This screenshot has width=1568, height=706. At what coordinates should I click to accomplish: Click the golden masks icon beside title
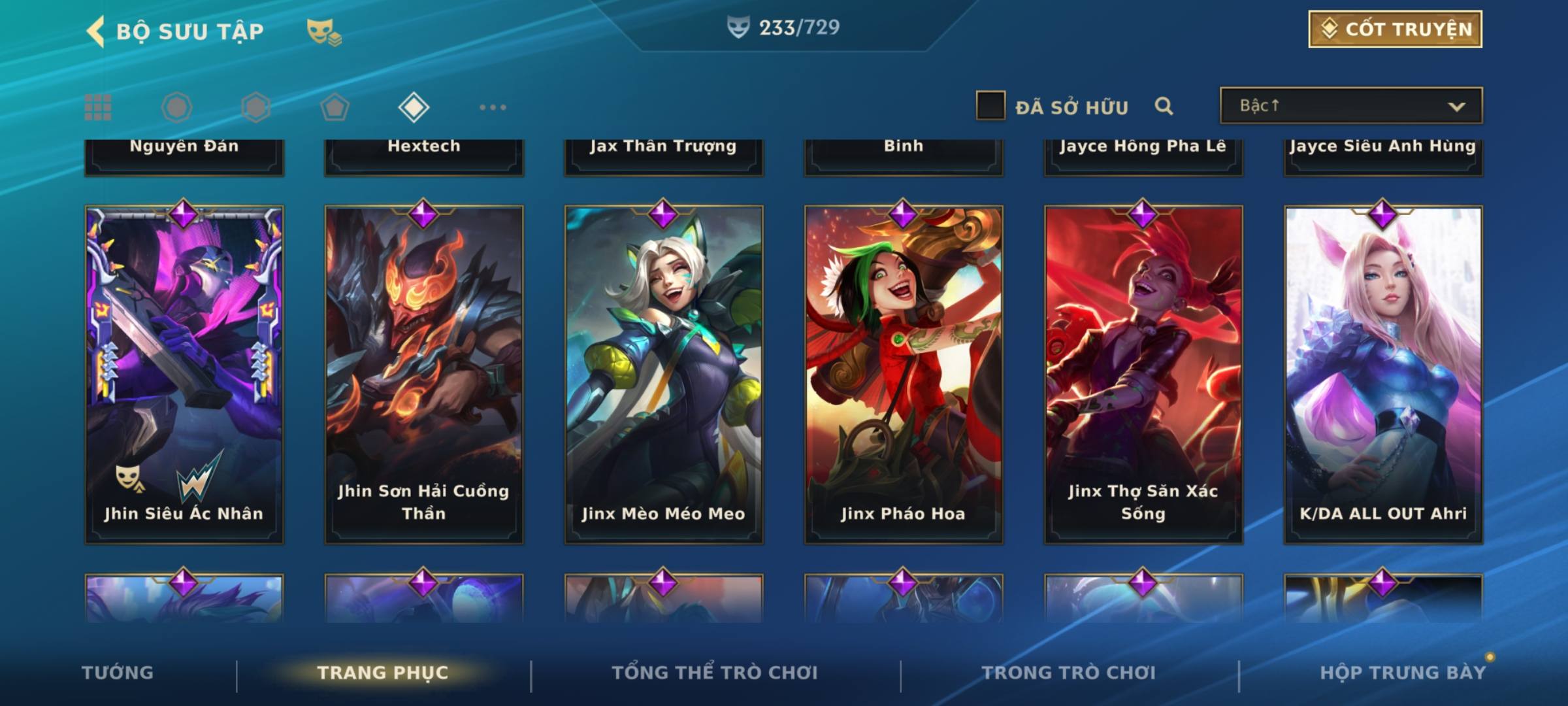click(323, 31)
